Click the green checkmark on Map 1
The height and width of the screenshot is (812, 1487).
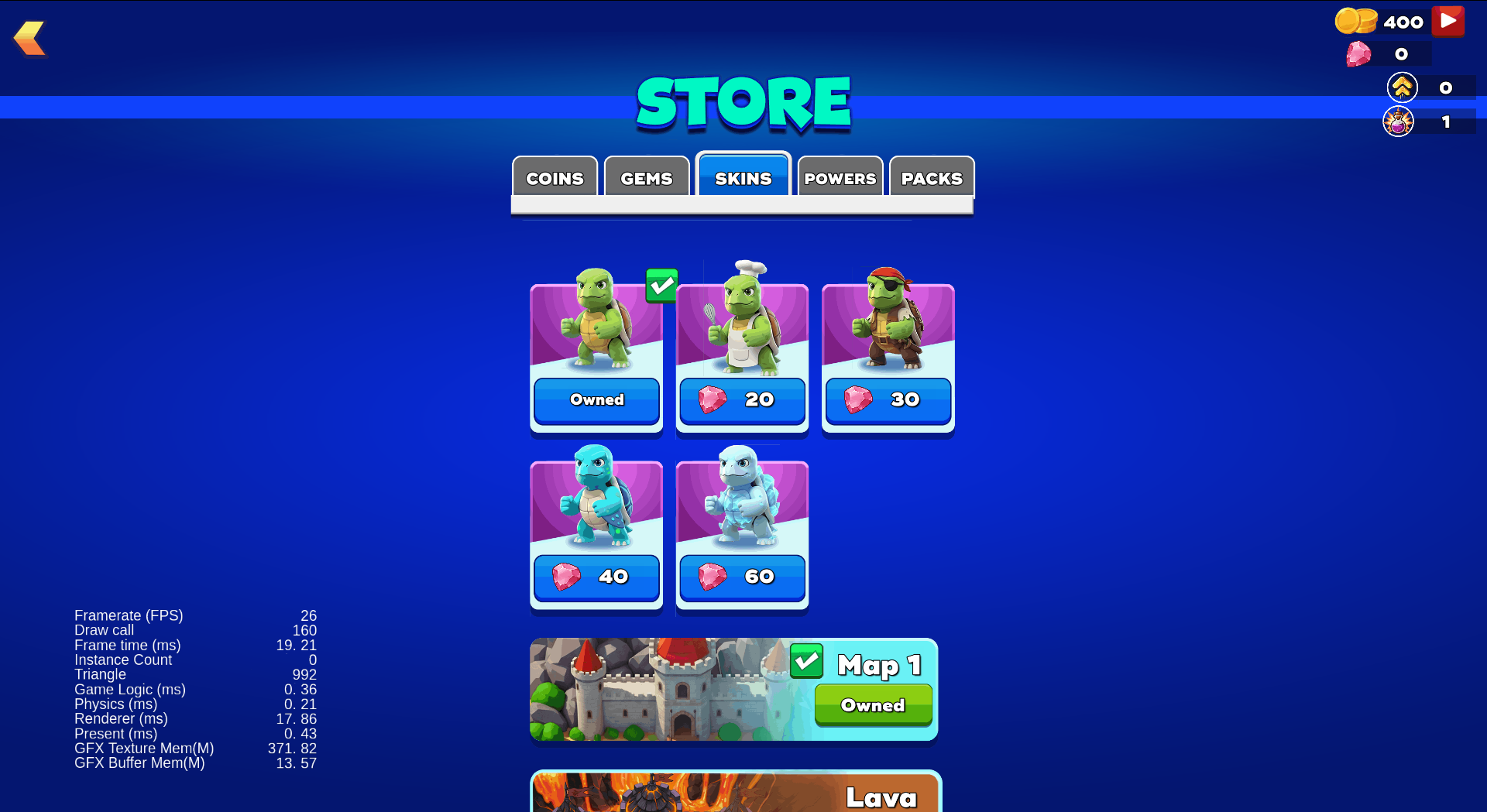[x=805, y=662]
